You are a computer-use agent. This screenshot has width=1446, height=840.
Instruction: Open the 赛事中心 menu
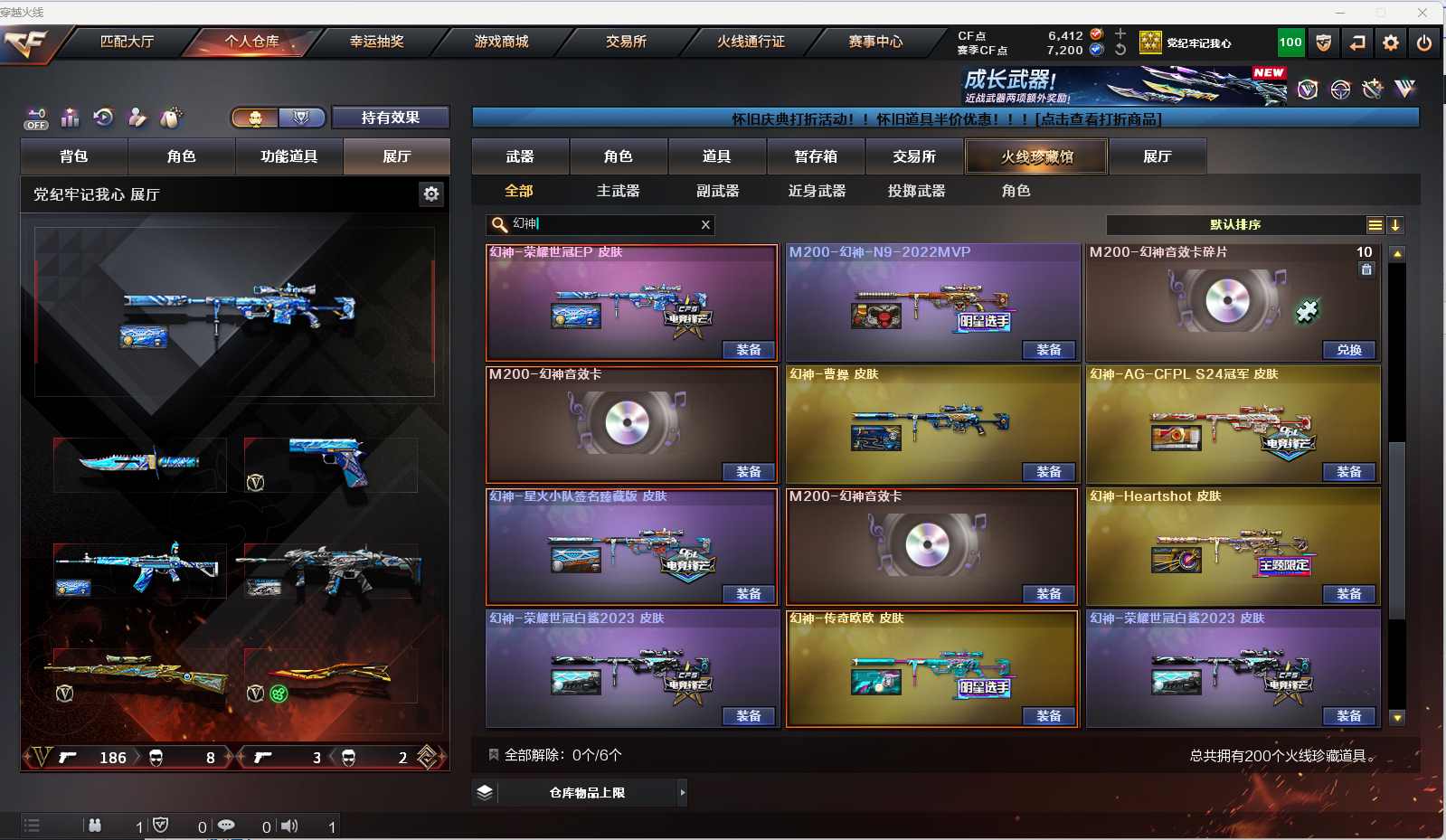[x=875, y=42]
